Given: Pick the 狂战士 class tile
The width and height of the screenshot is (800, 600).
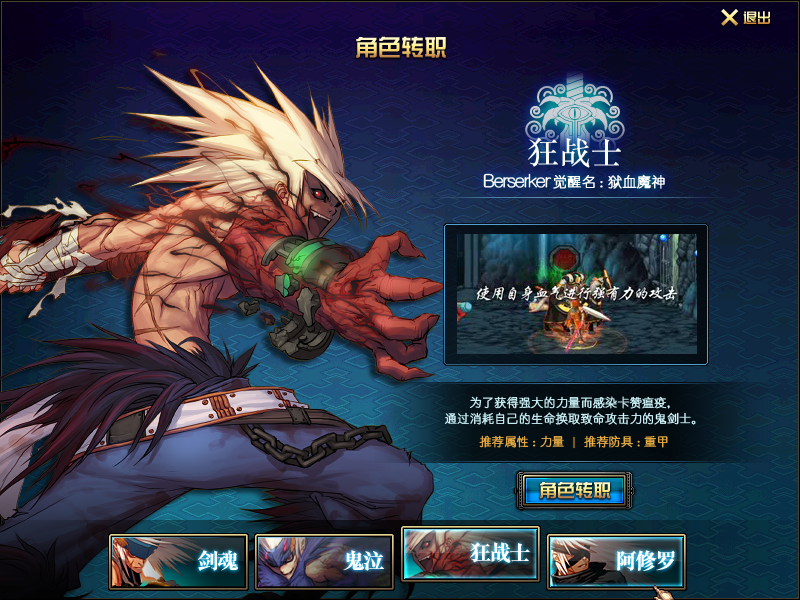Looking at the screenshot, I should point(471,554).
